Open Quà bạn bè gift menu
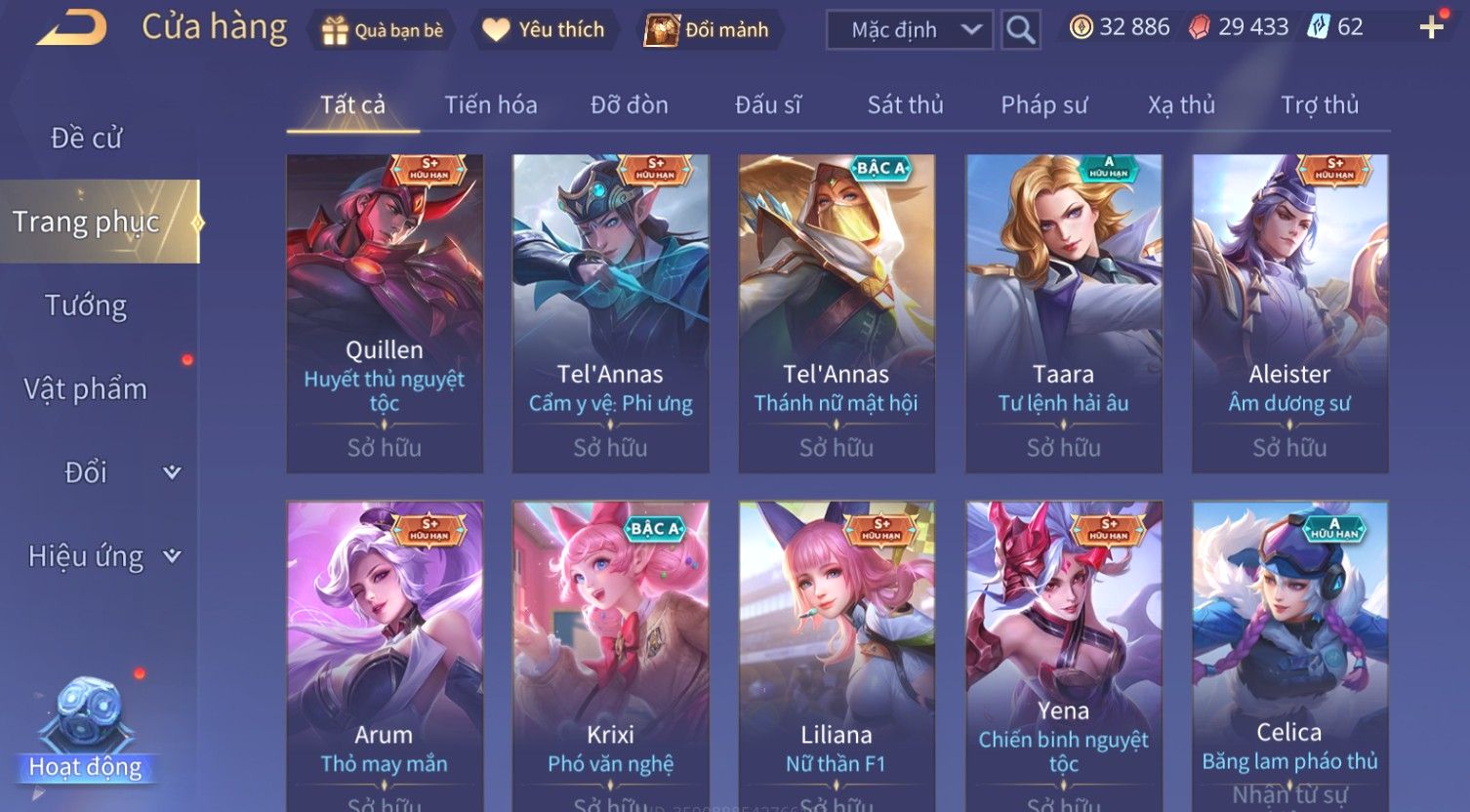Image resolution: width=1470 pixels, height=812 pixels. (x=382, y=30)
